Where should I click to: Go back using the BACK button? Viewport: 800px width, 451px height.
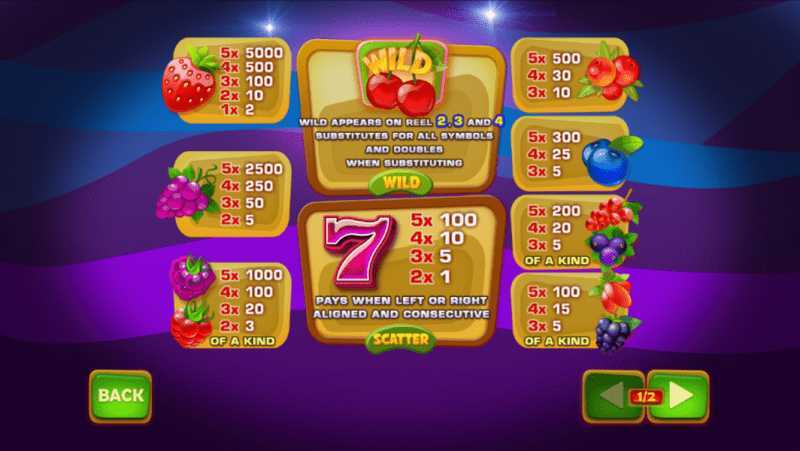[x=121, y=396]
